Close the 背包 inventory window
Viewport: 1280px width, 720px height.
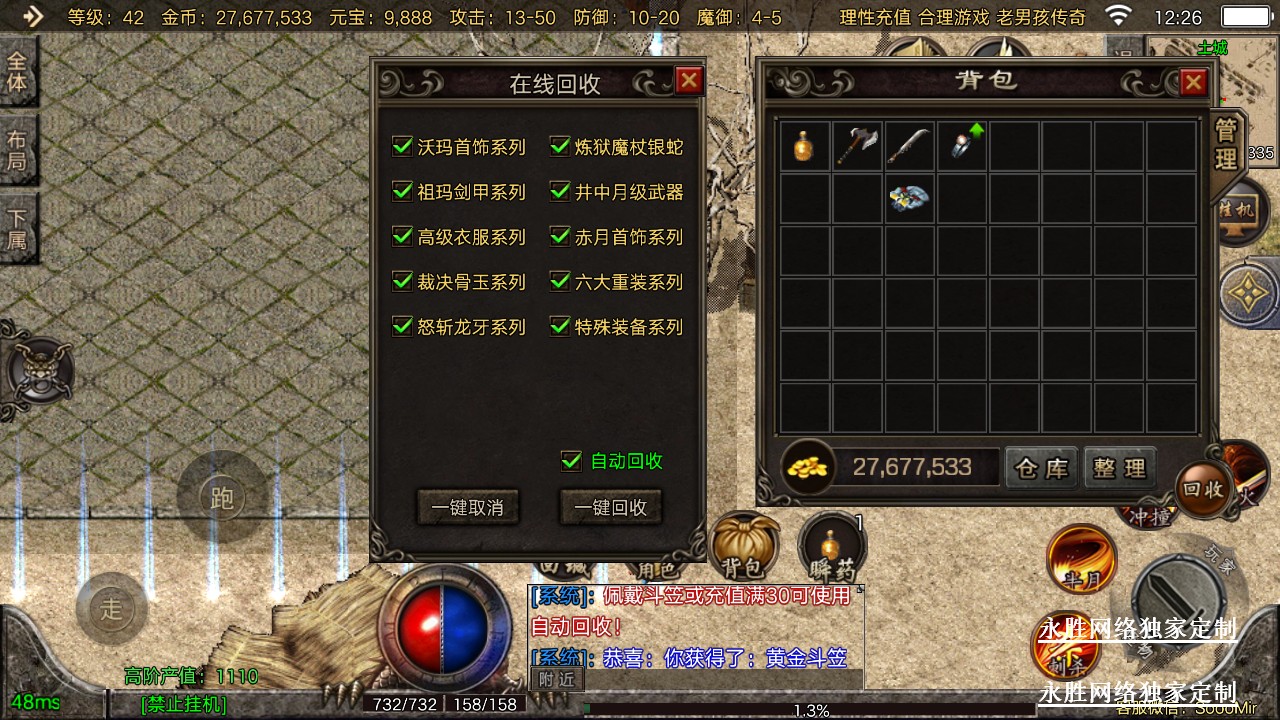tap(1193, 83)
